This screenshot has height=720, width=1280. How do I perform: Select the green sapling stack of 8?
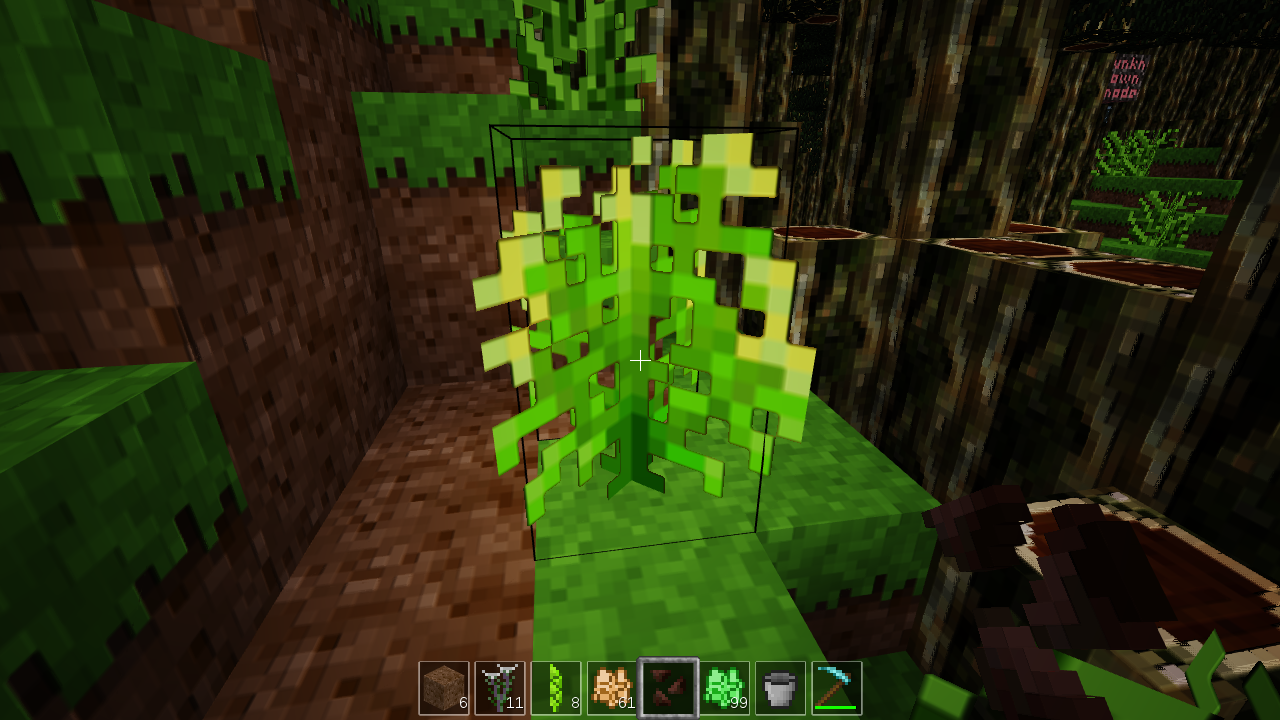click(556, 686)
